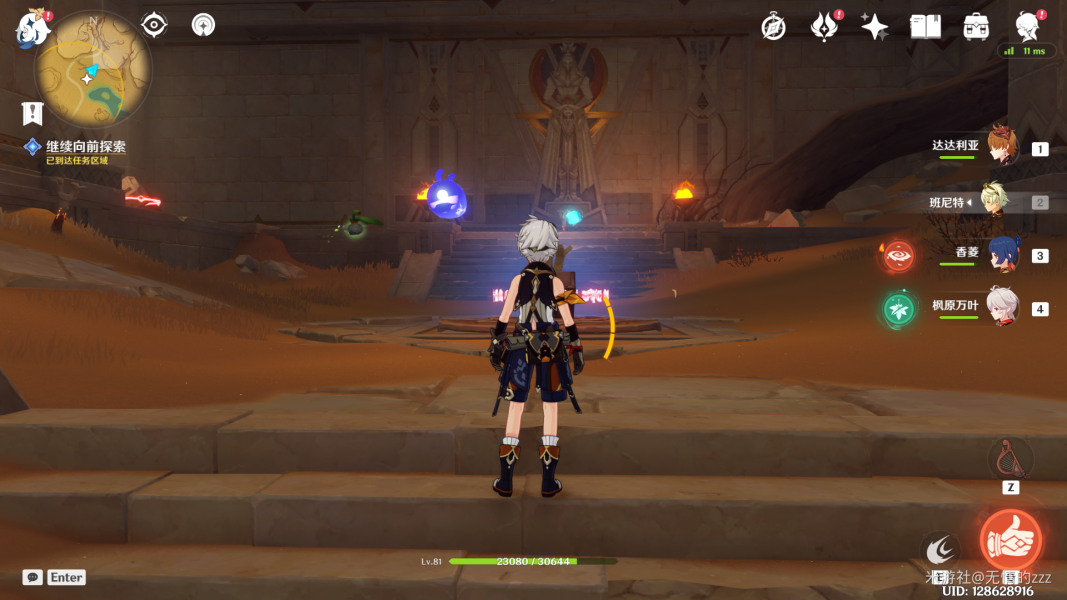Open the Adventurer Handbook book icon
Screen dimensions: 1067x600
click(925, 27)
